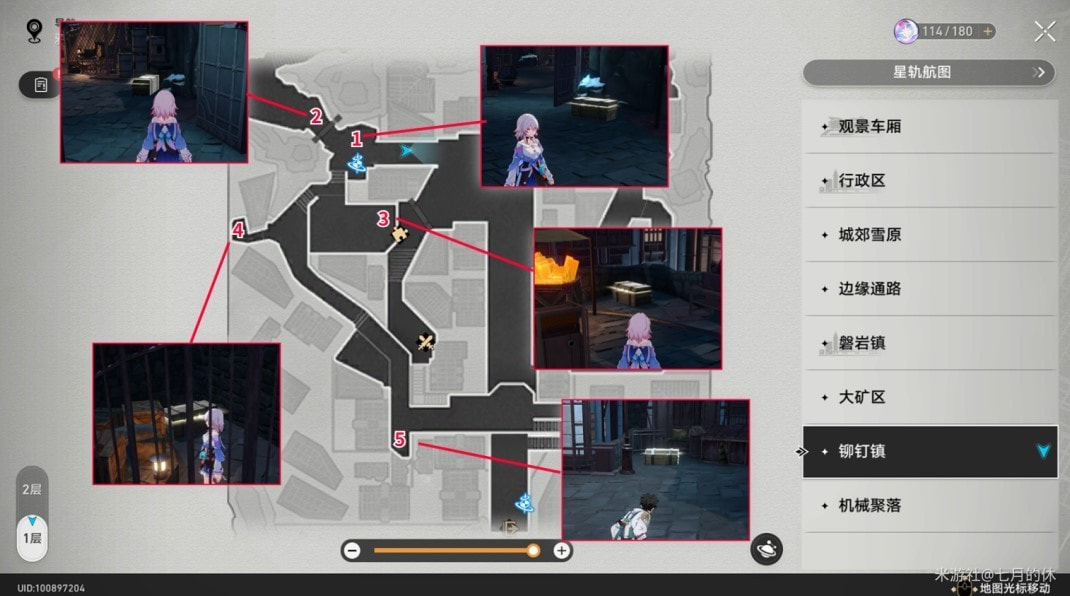Open the planet view button
The width and height of the screenshot is (1070, 596).
point(767,548)
